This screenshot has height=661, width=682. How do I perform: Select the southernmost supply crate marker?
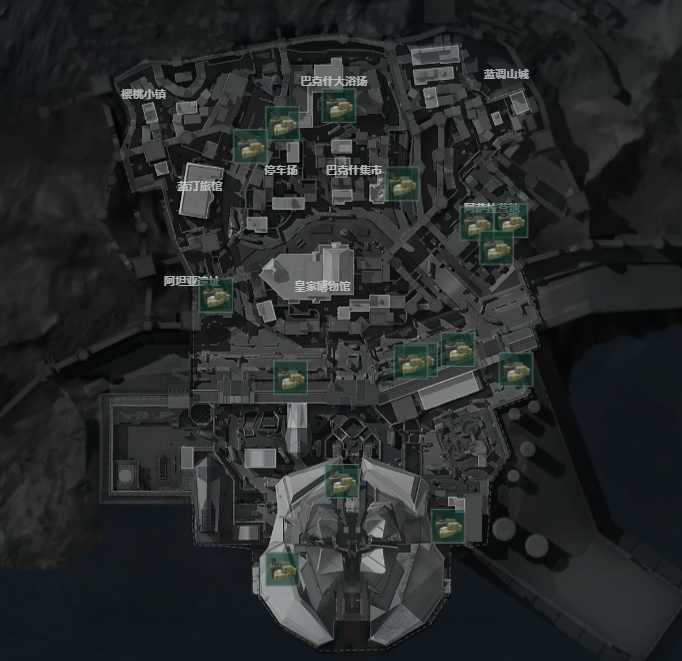[280, 570]
